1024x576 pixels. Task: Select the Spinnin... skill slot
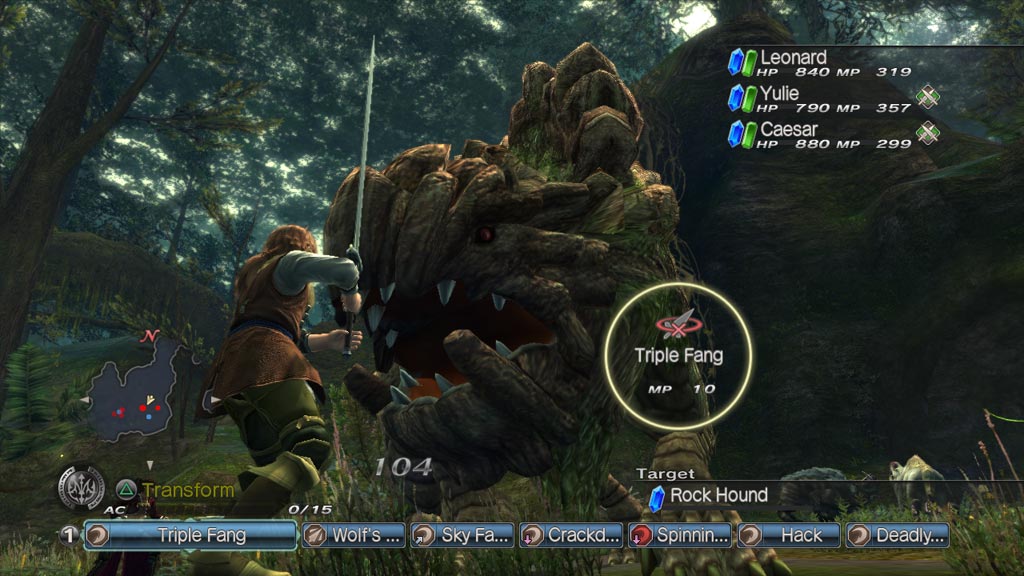[x=679, y=535]
